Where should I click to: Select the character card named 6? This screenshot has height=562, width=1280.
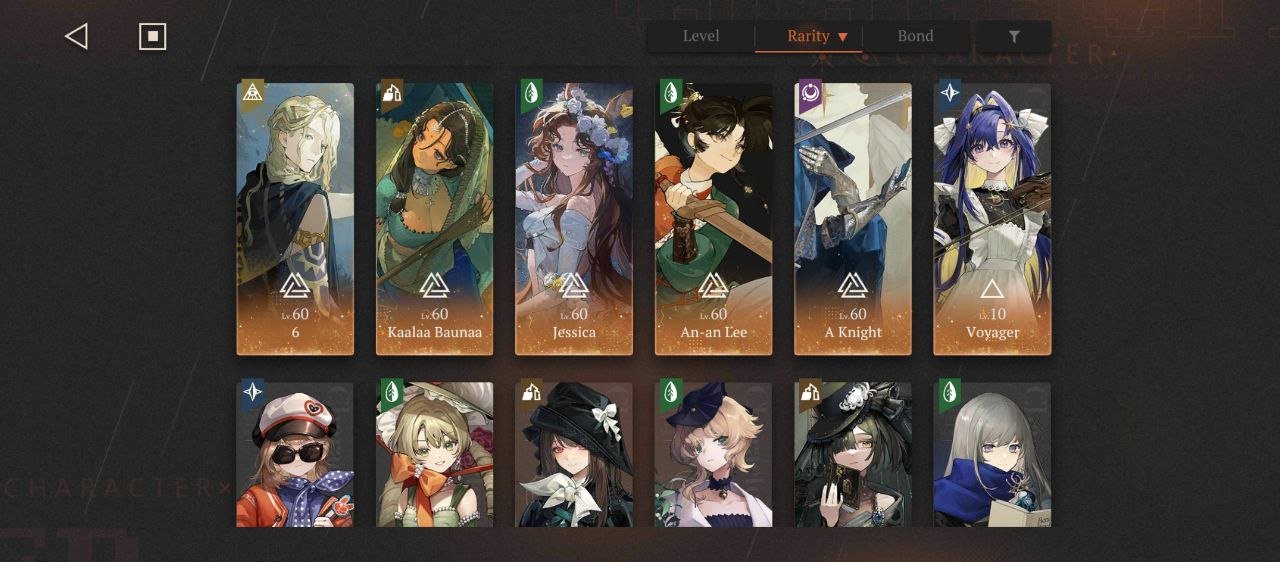(x=295, y=219)
